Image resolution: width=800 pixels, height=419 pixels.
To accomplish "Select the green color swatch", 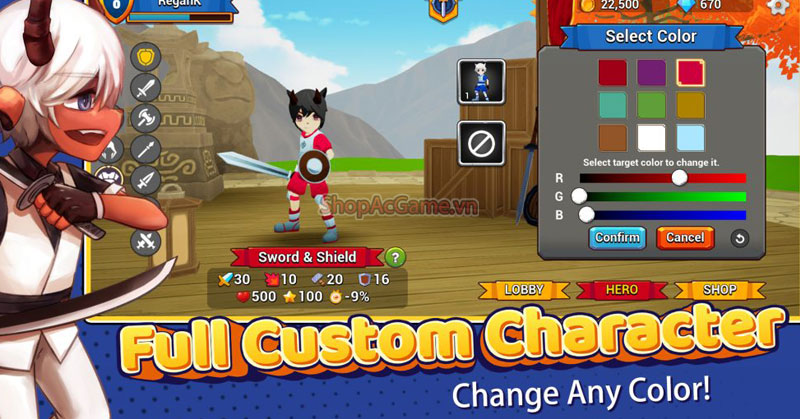I will tap(652, 105).
